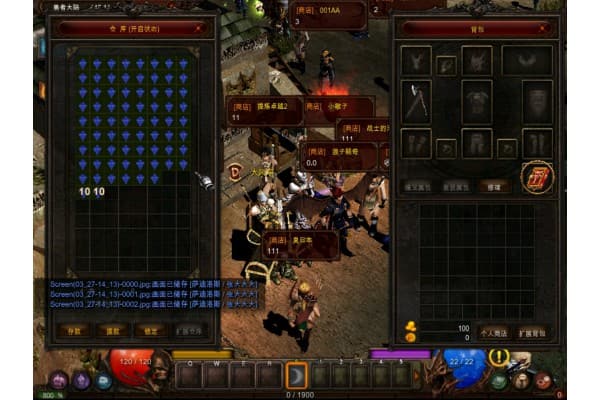Screen dimensions: 600x400
Task: Click the 修理 repair button
Action: pos(492,186)
